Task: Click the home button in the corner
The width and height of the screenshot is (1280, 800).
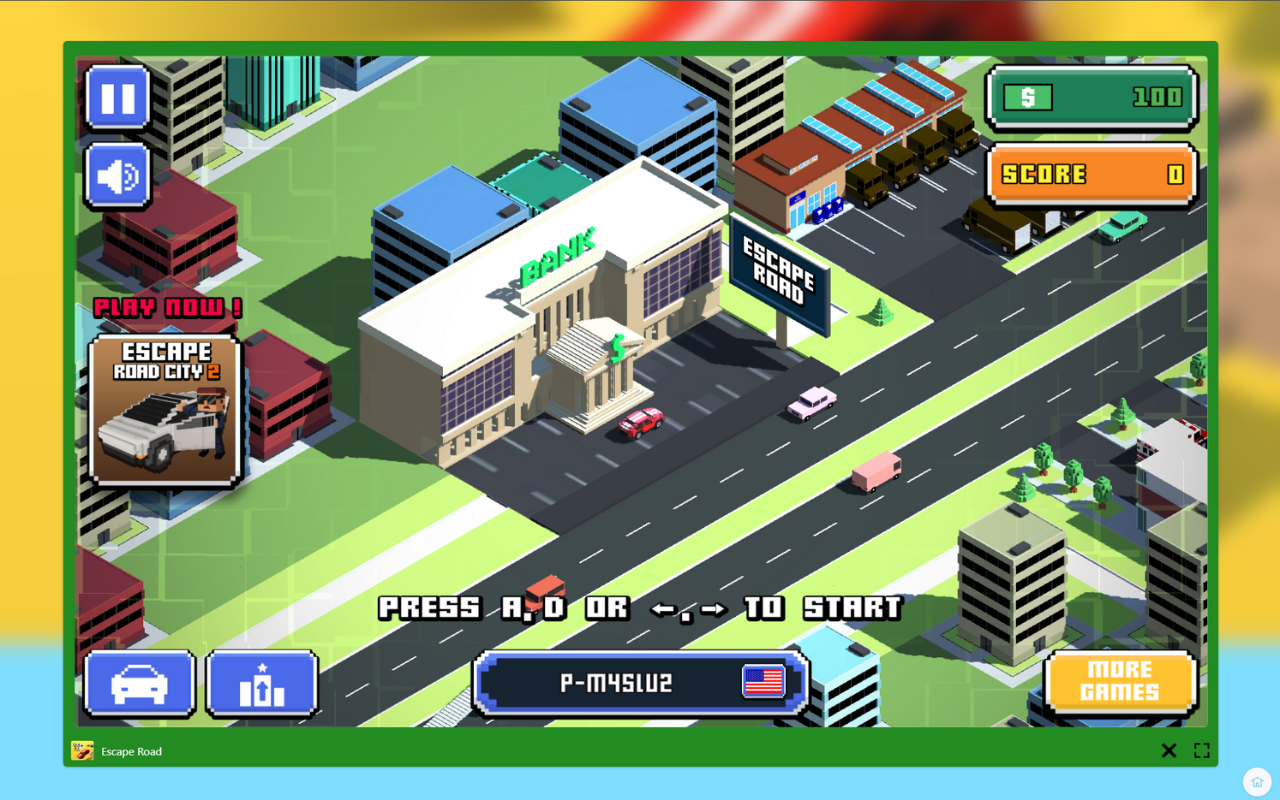Action: [x=1256, y=781]
